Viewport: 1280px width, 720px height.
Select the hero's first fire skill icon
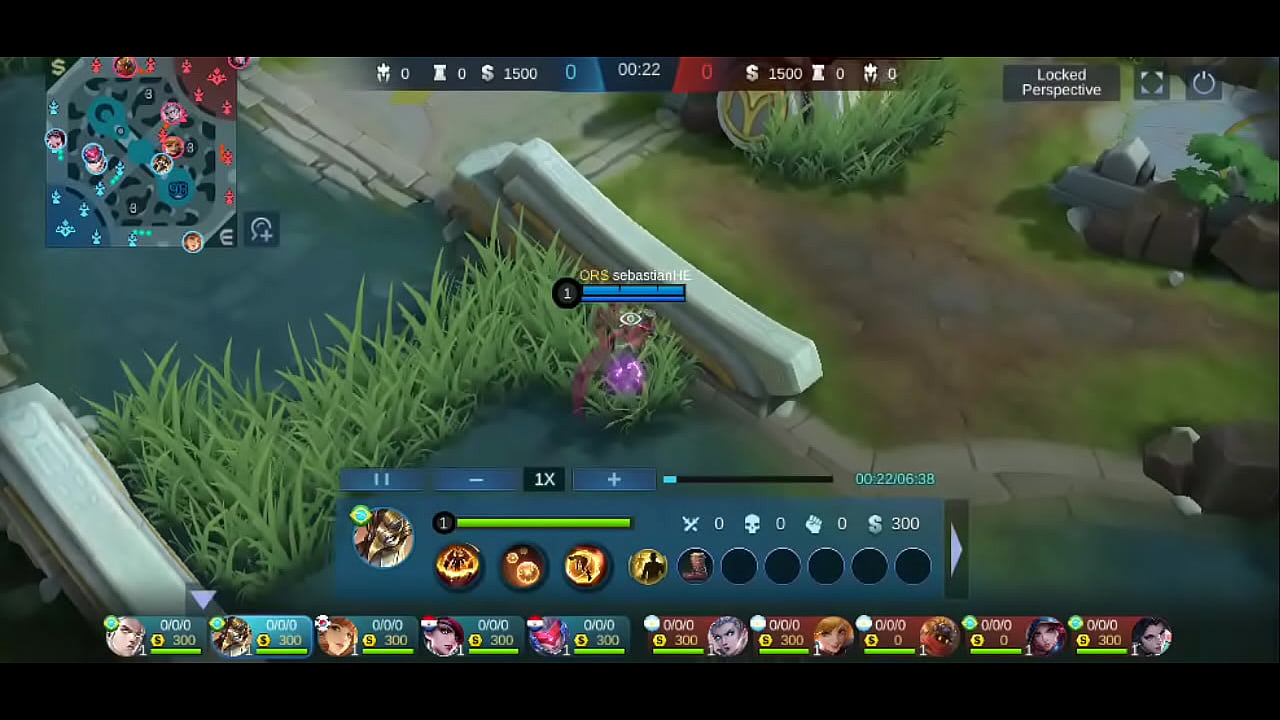click(x=458, y=566)
